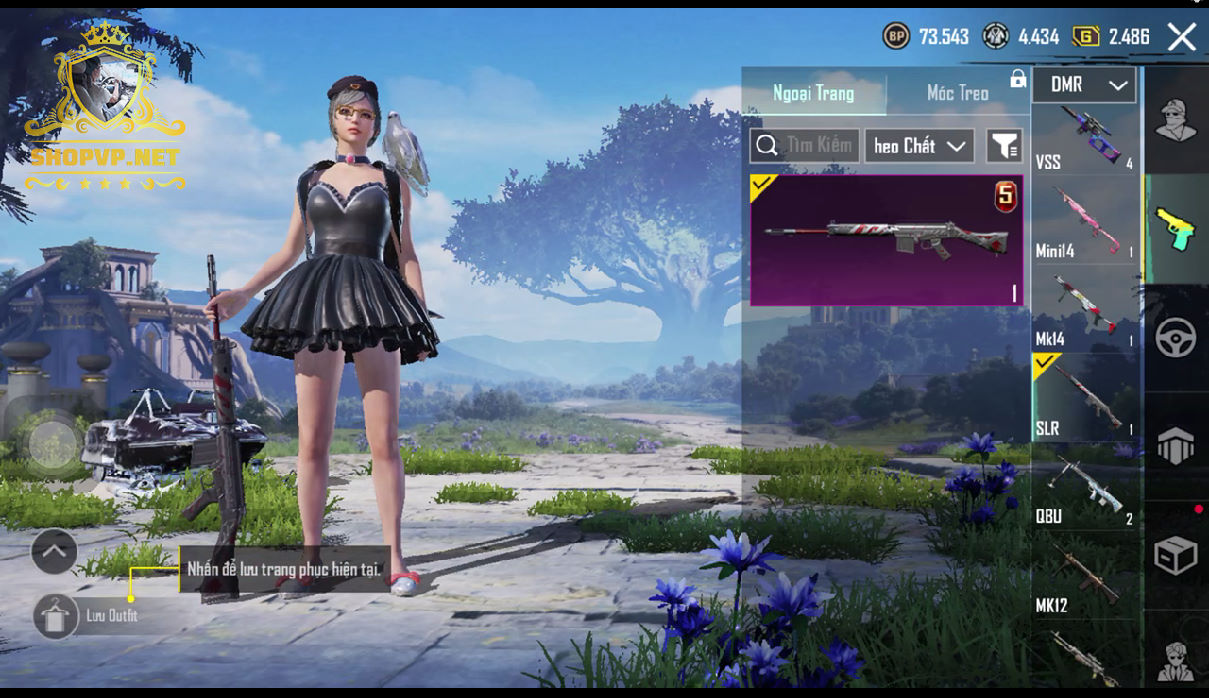This screenshot has height=698, width=1209.
Task: Close the inventory screen with the X
Action: 1181,38
